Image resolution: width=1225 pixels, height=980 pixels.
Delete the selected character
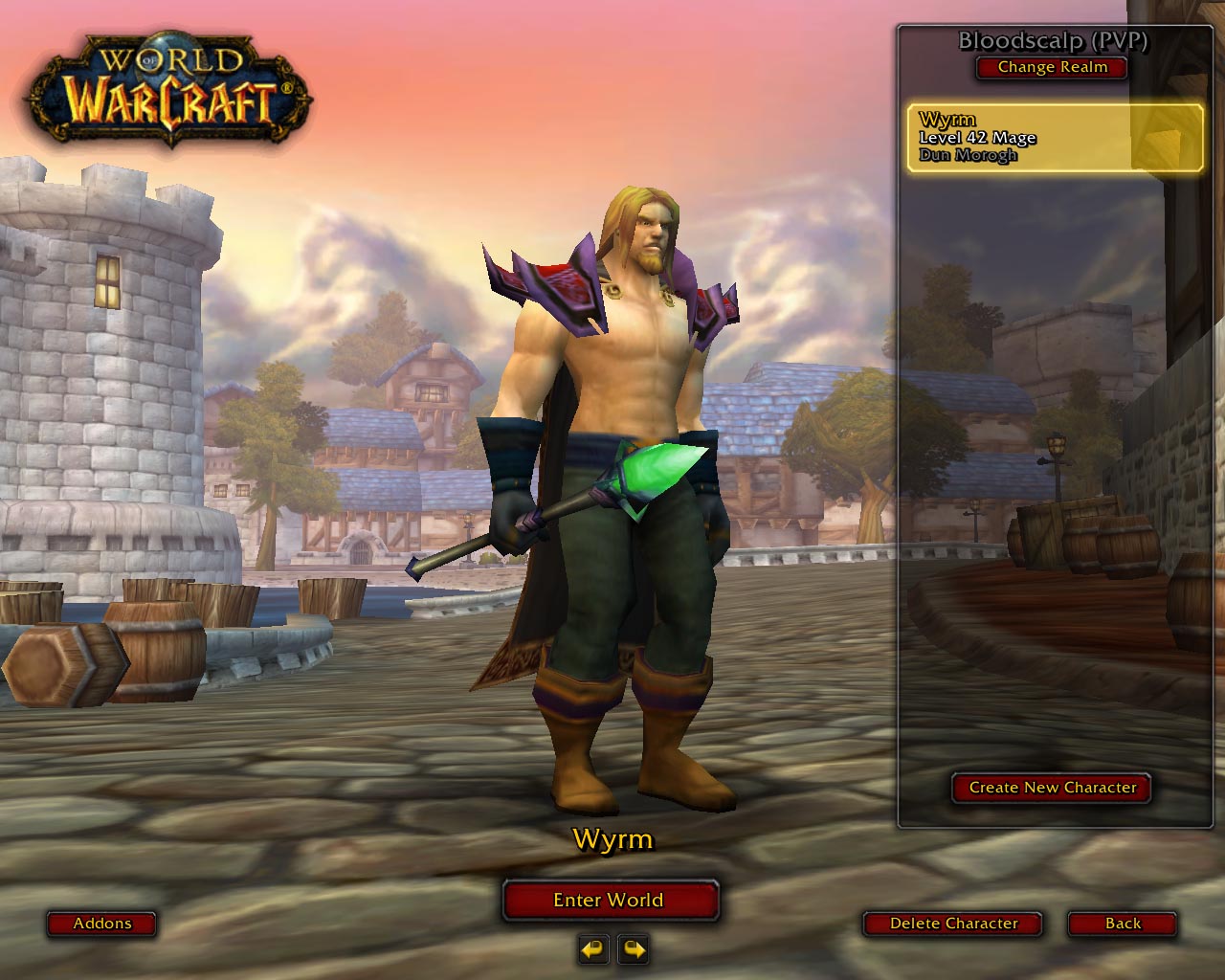(x=953, y=924)
